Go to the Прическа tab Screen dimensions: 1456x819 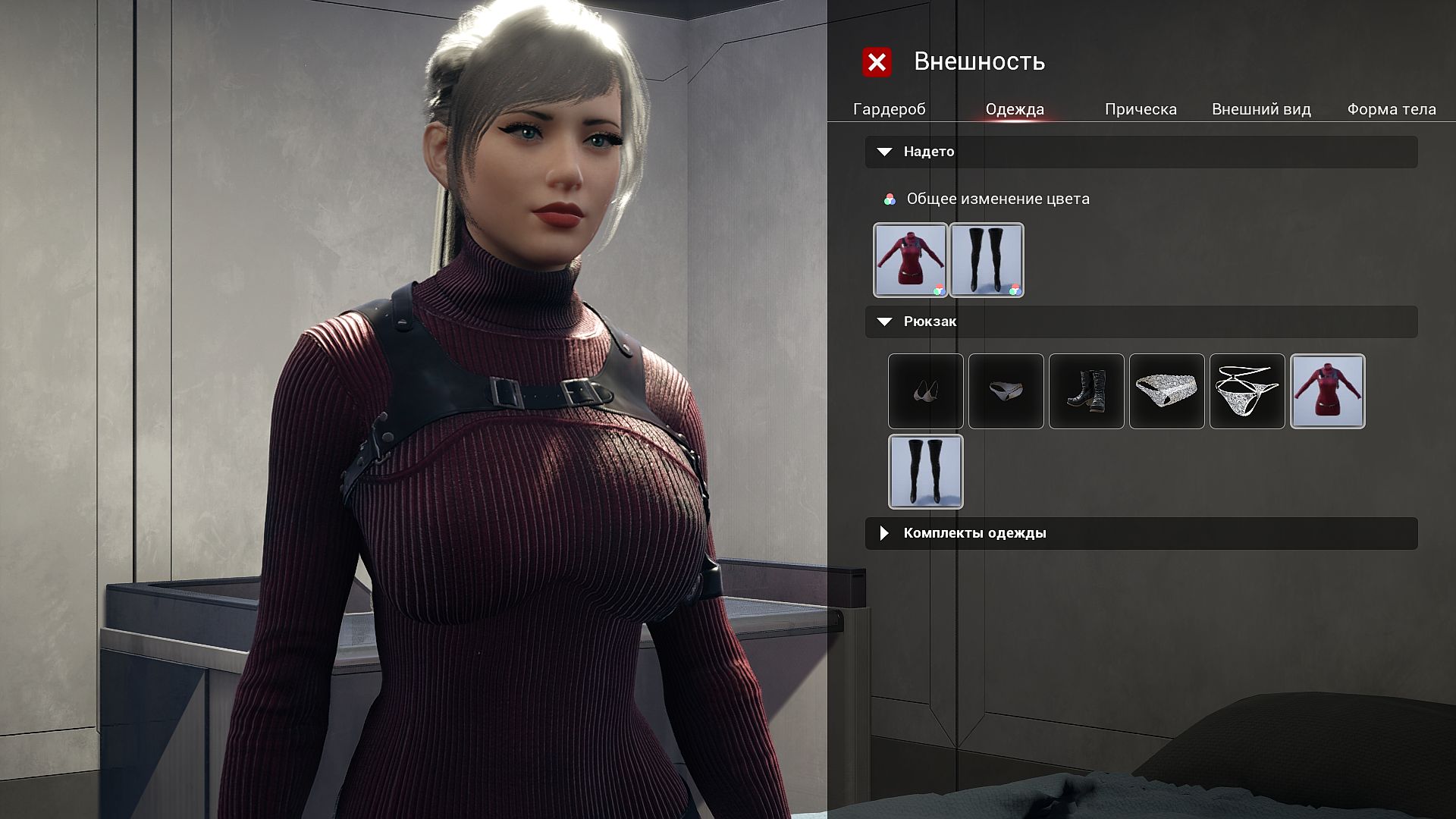(1141, 109)
